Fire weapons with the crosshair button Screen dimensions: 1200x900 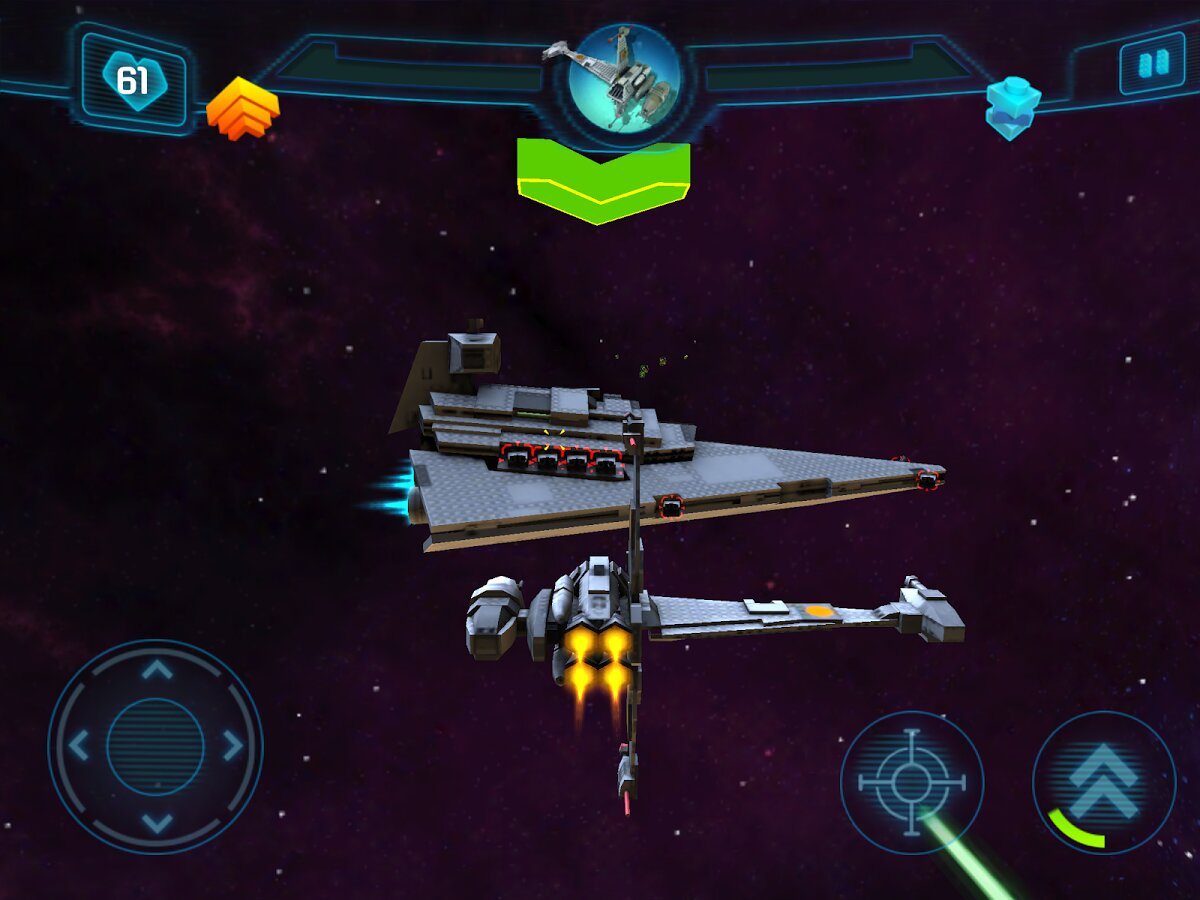point(912,783)
